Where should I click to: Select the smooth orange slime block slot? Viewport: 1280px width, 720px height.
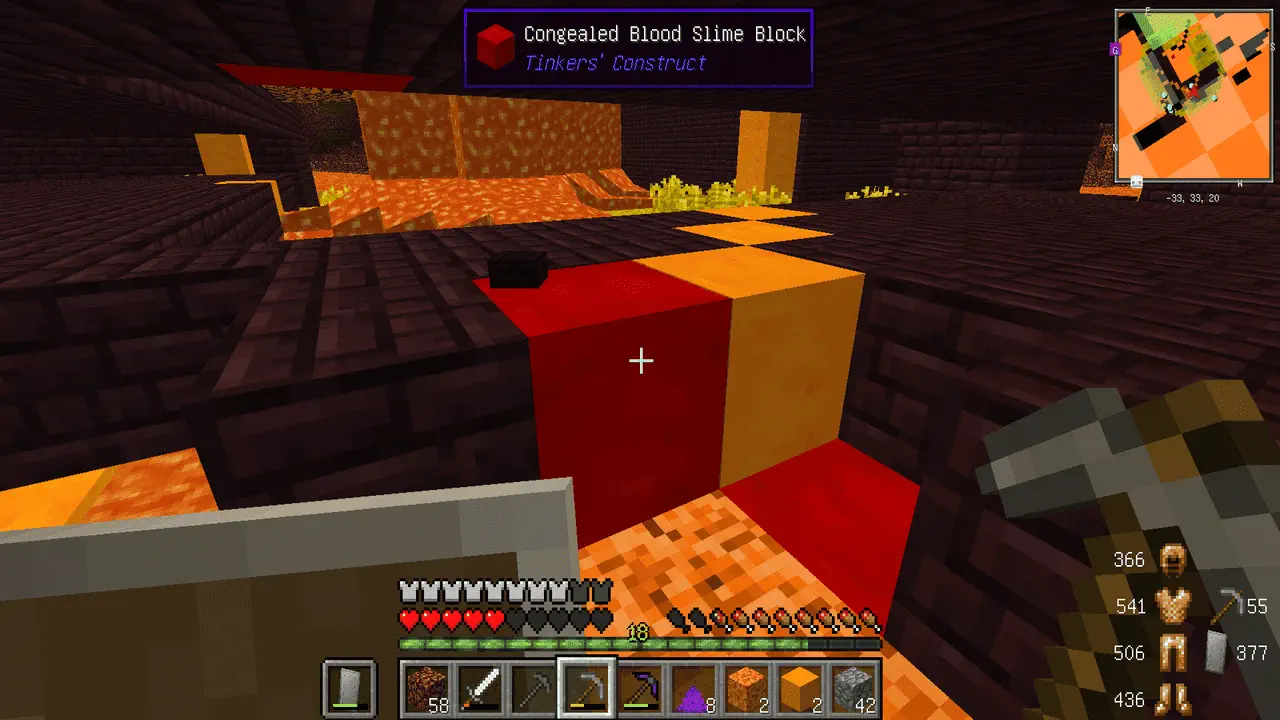pos(800,688)
